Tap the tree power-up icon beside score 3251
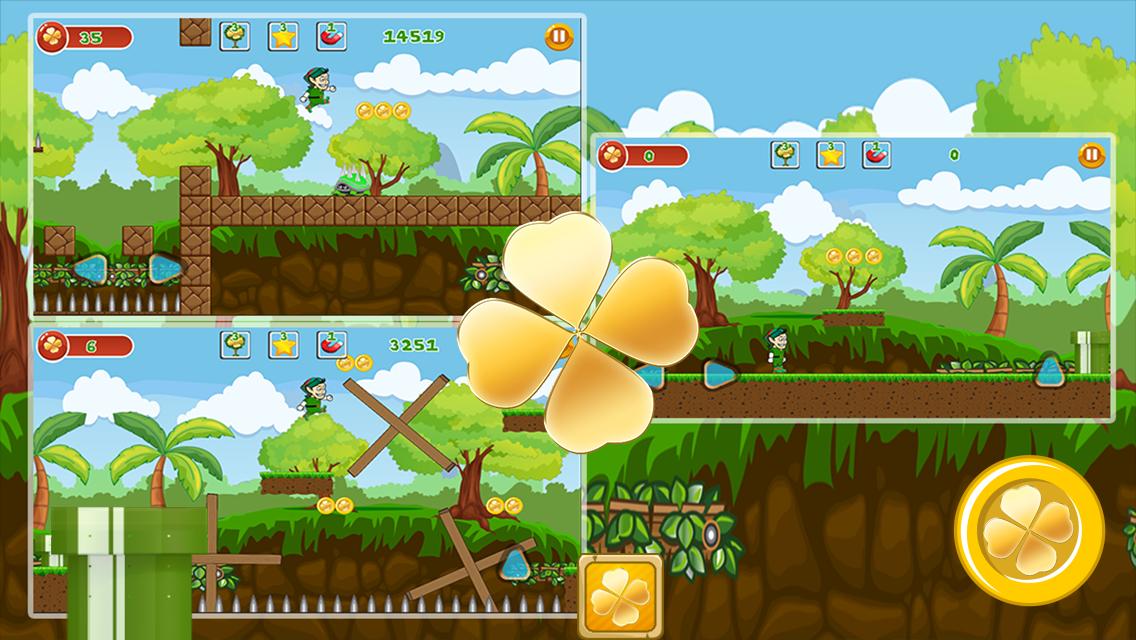Image resolution: width=1136 pixels, height=640 pixels. [235, 345]
